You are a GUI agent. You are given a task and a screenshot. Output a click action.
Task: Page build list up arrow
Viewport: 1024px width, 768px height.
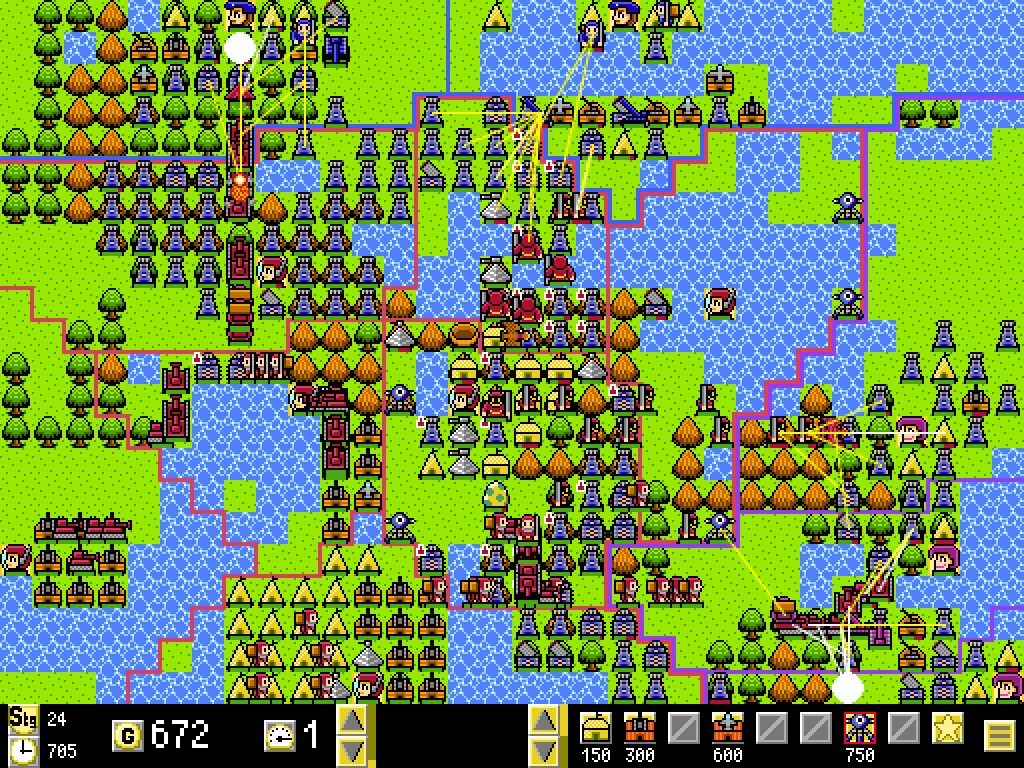542,721
